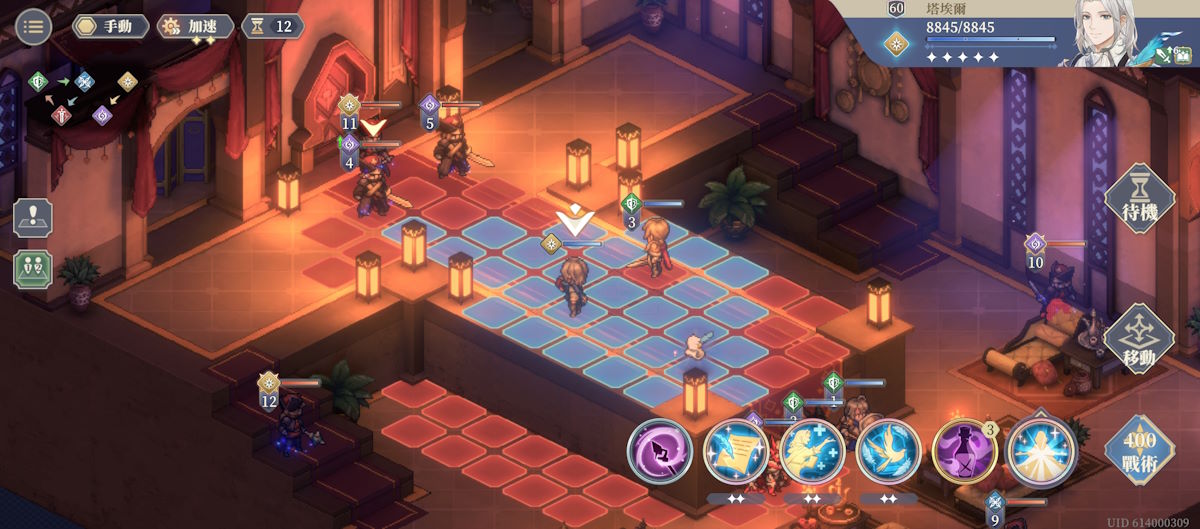1200x529 pixels.
Task: Activate the purple arrow swirl skill
Action: (x=660, y=452)
